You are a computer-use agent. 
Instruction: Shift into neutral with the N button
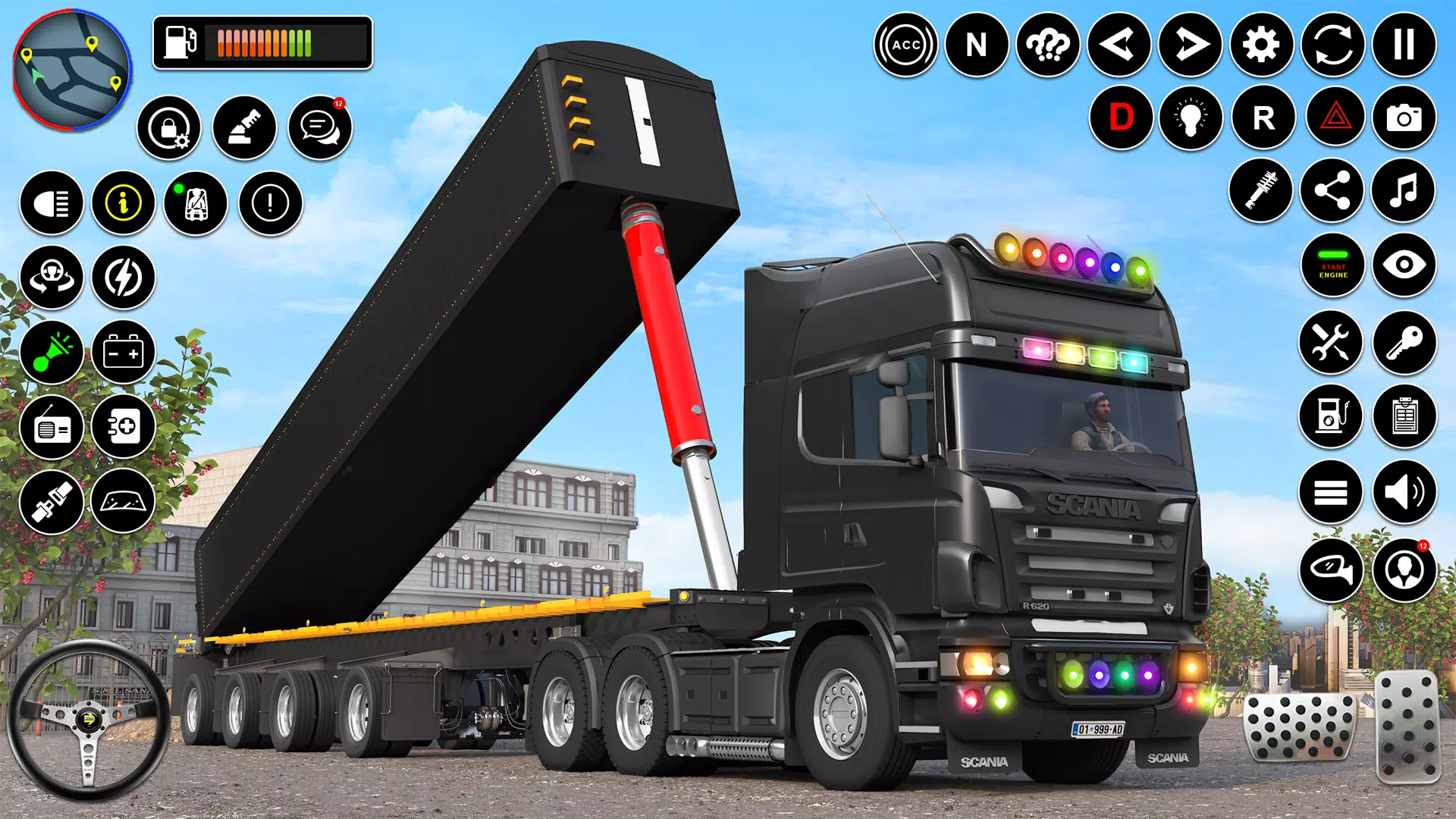tap(977, 45)
